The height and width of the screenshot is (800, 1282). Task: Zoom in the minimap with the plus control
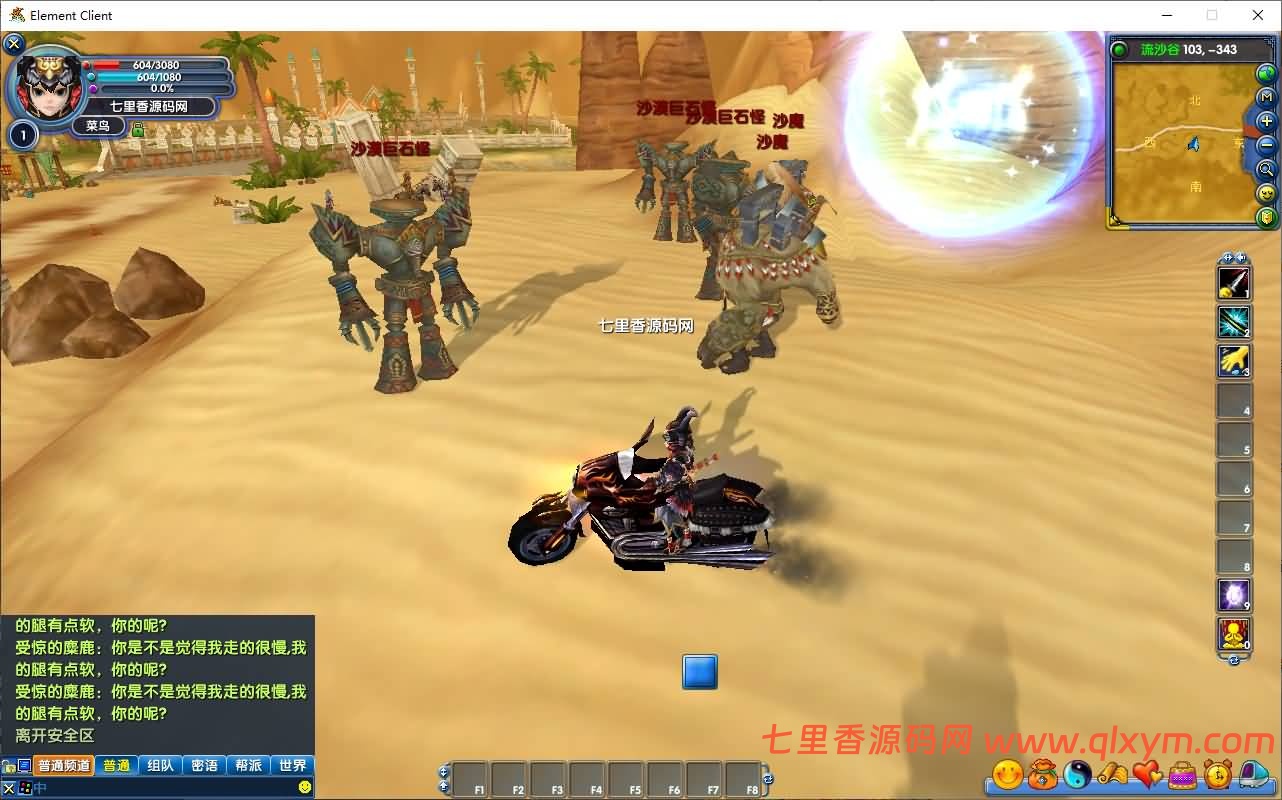1266,120
